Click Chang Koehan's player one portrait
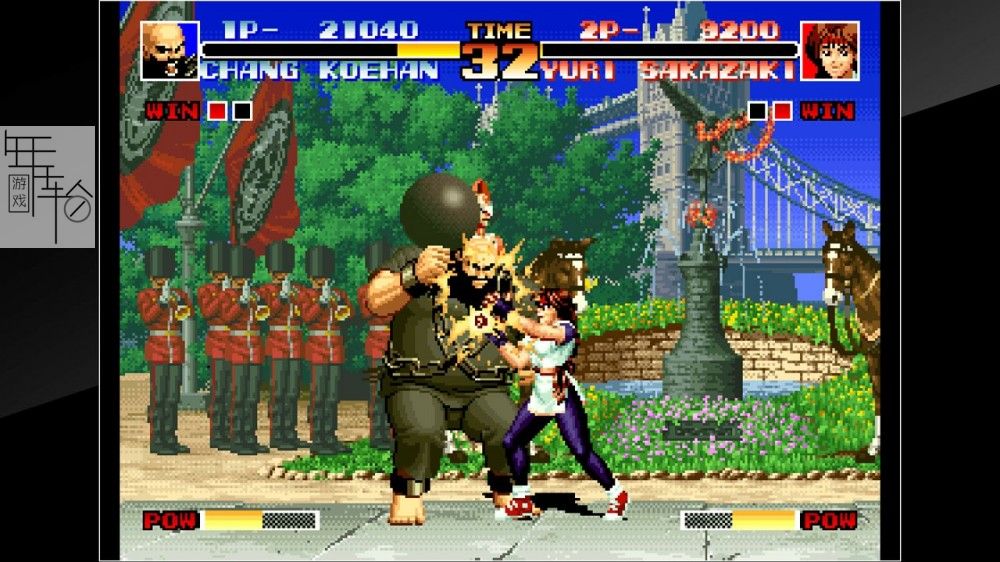Image resolution: width=1000 pixels, height=562 pixels. click(x=169, y=51)
